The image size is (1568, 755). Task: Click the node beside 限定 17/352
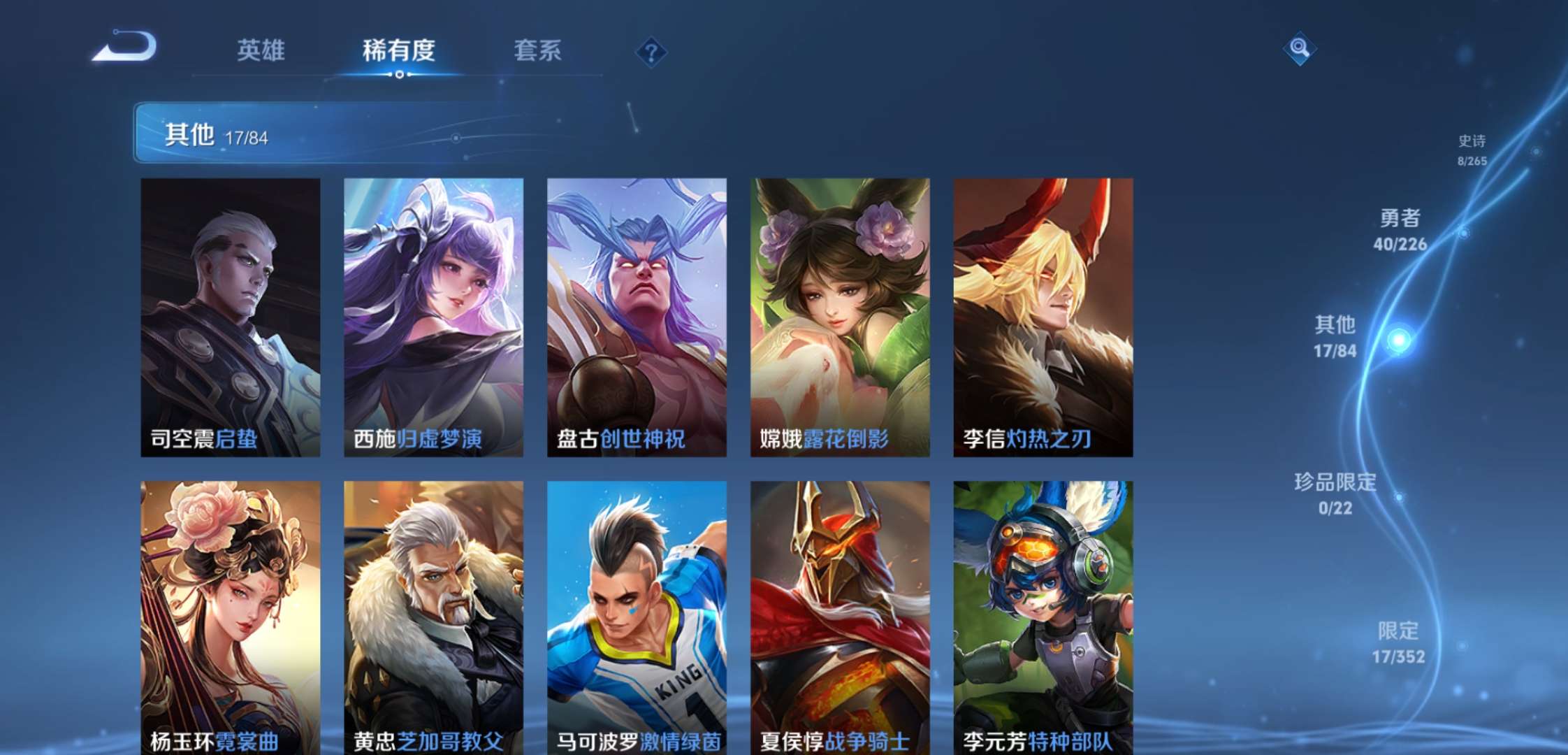point(1462,646)
